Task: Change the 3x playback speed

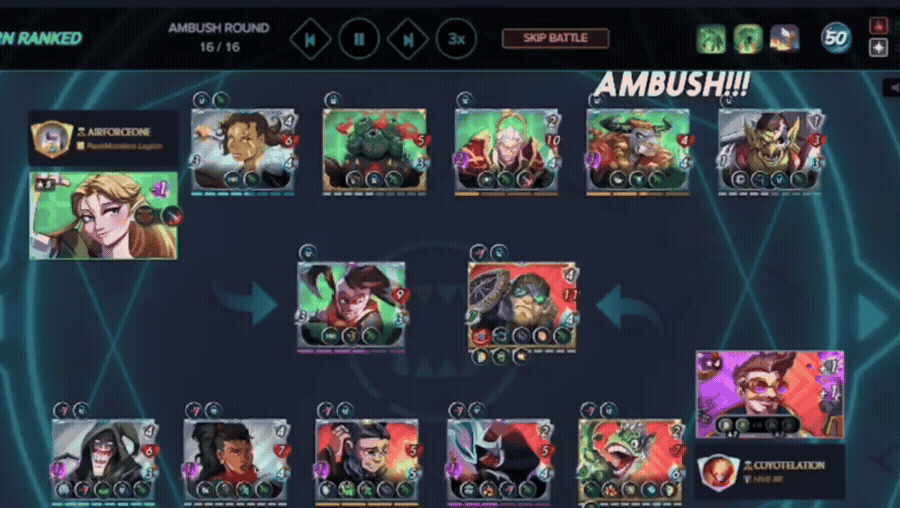Action: [456, 39]
